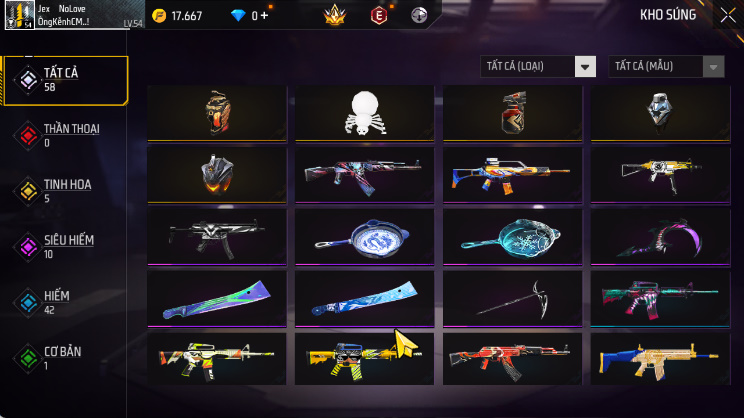Open the player profile avatar
The height and width of the screenshot is (418, 744).
(19, 15)
